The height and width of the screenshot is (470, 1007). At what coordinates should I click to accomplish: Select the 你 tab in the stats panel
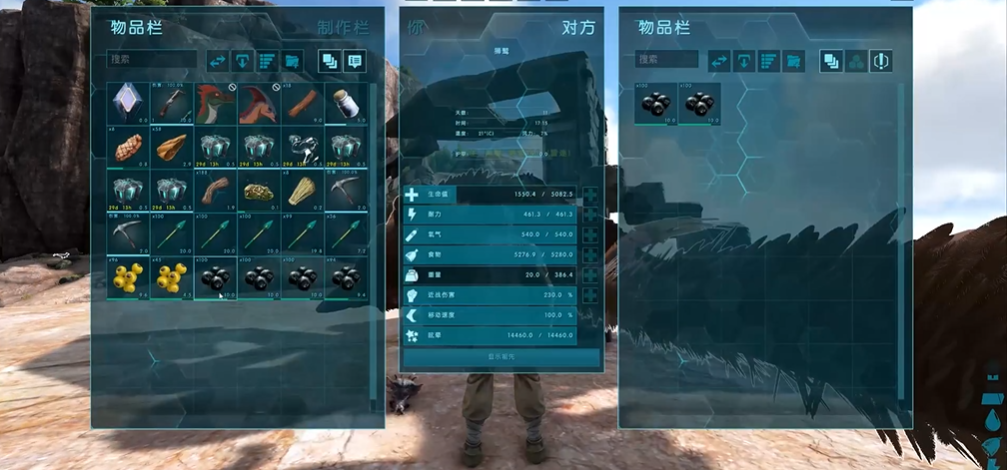point(416,28)
